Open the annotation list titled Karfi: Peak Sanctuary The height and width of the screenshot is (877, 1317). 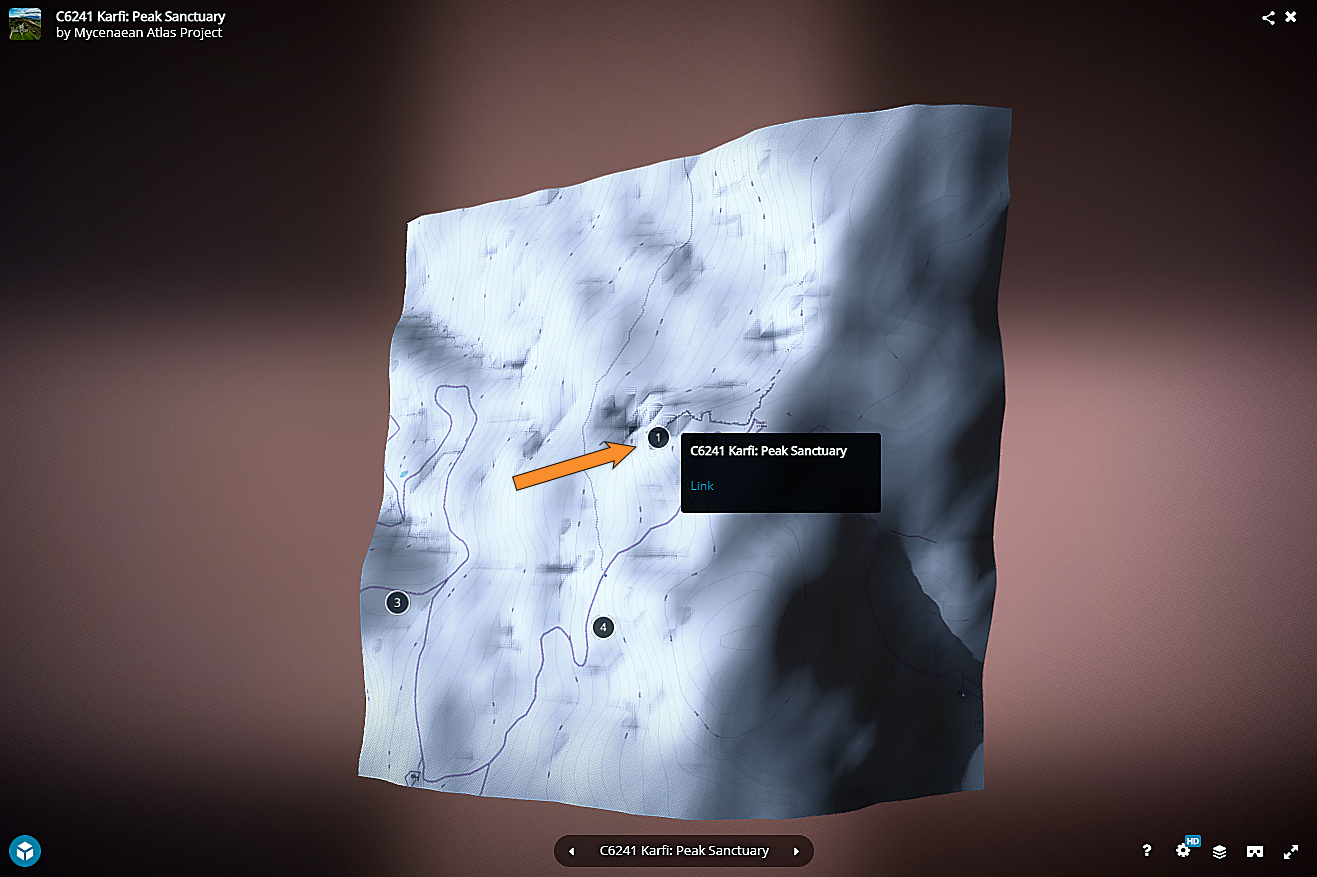click(x=684, y=851)
